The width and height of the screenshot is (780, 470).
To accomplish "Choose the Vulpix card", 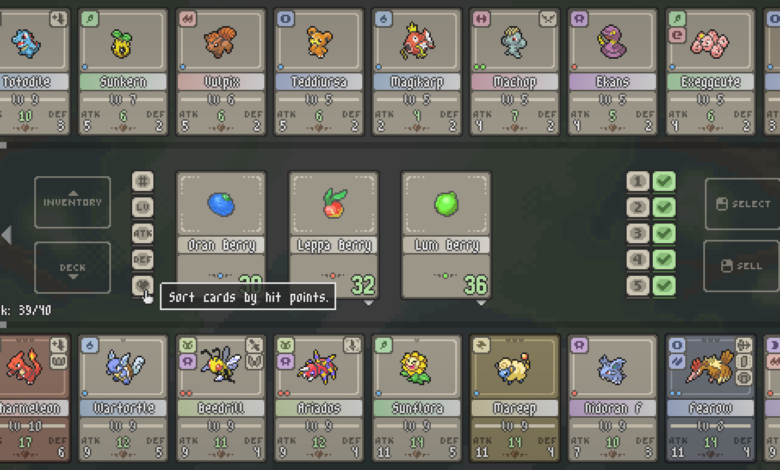I will pos(221,72).
